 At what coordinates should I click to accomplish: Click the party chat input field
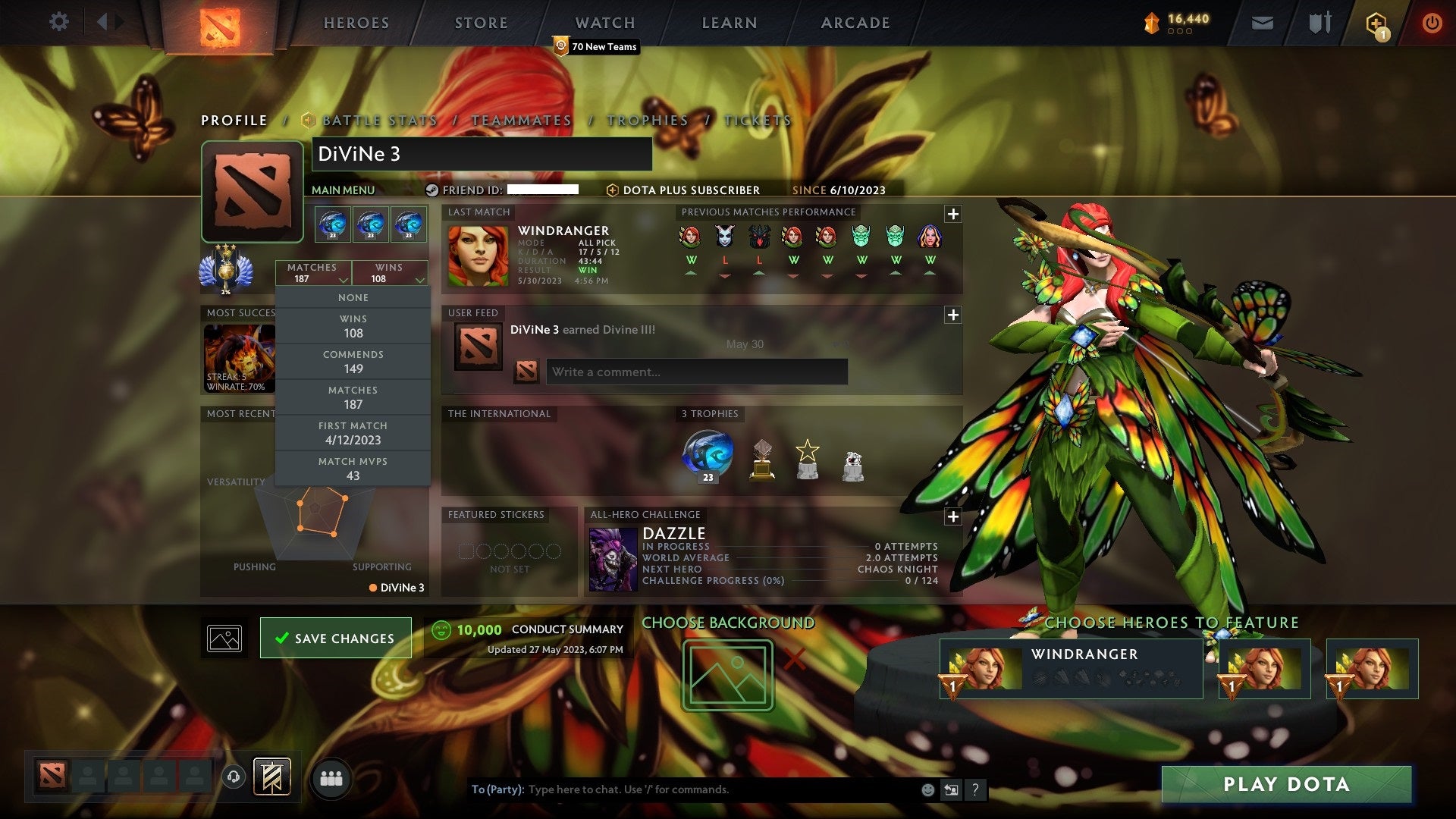click(x=682, y=789)
